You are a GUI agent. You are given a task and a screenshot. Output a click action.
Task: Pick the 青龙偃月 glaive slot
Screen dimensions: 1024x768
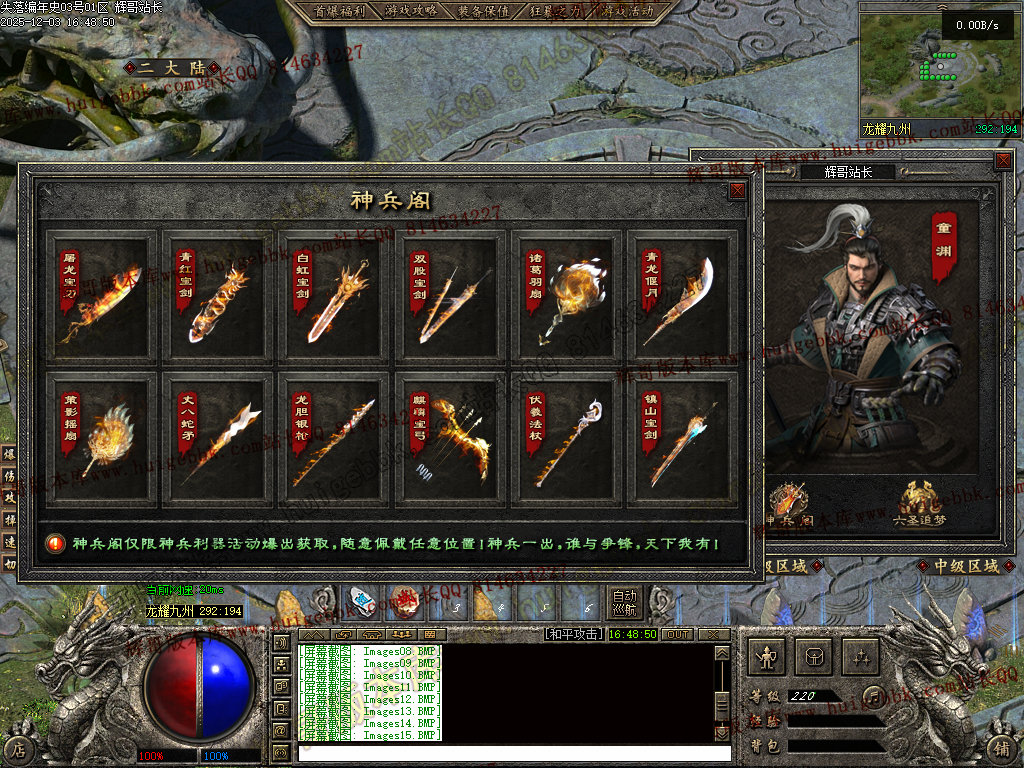(684, 297)
